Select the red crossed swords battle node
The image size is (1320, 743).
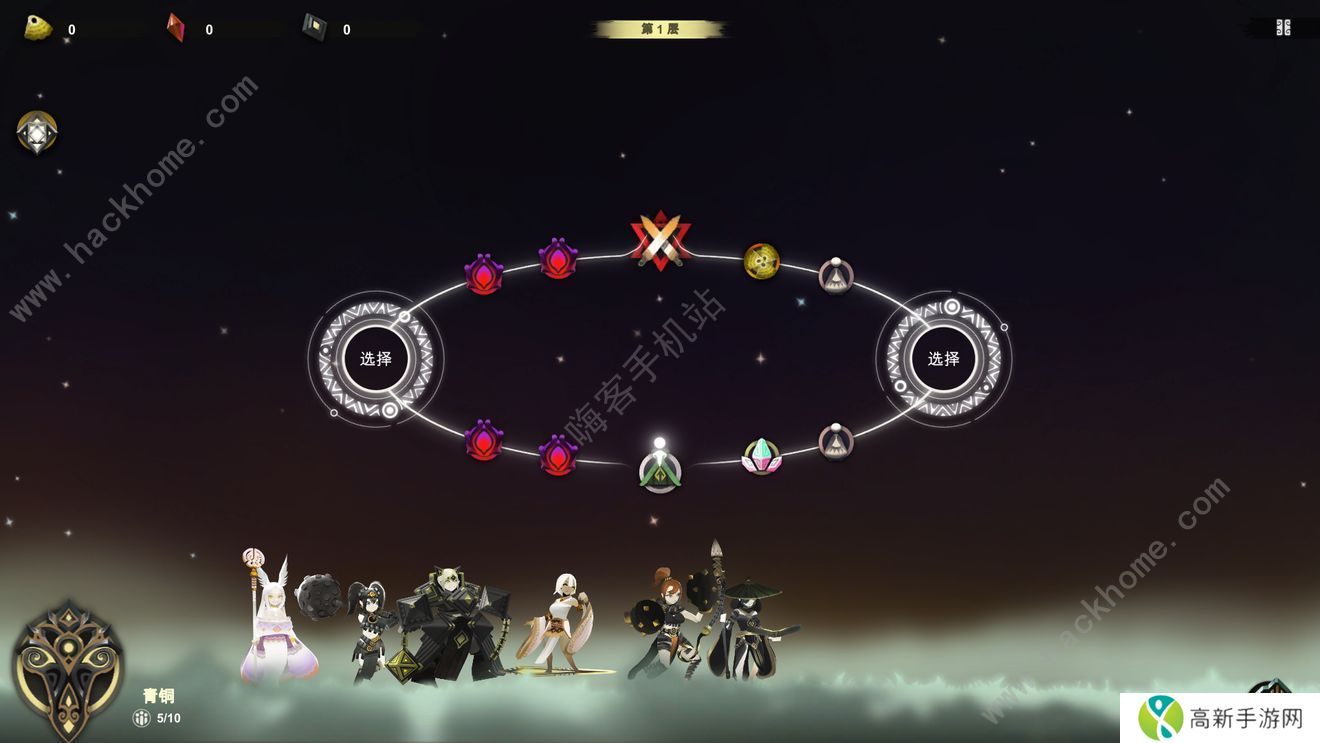tap(660, 241)
